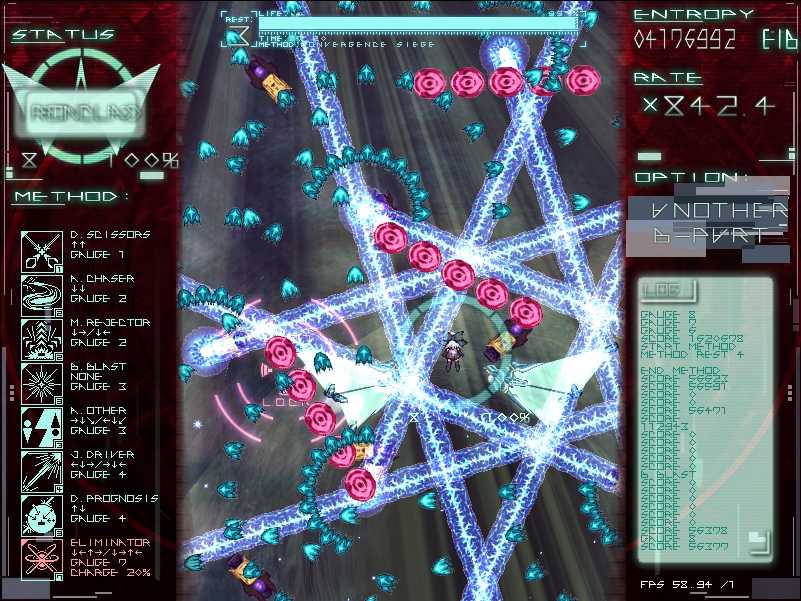Click the Another B-Part option label
Image resolution: width=801 pixels, height=601 pixels.
[705, 222]
